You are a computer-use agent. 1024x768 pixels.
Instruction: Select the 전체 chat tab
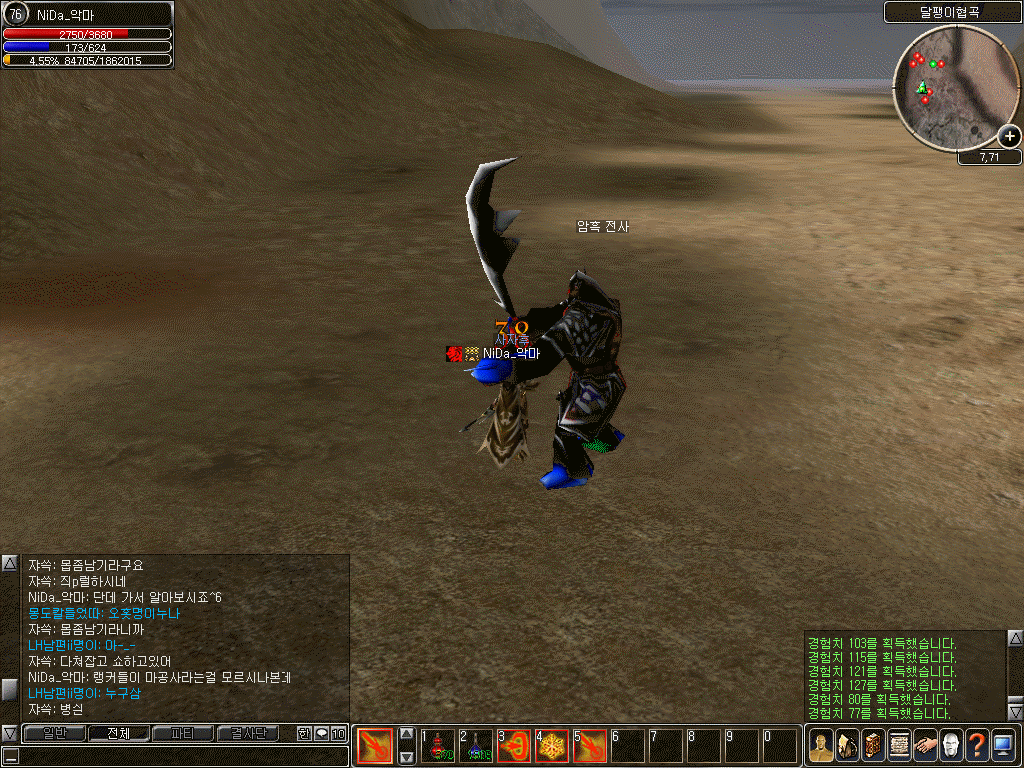click(119, 734)
